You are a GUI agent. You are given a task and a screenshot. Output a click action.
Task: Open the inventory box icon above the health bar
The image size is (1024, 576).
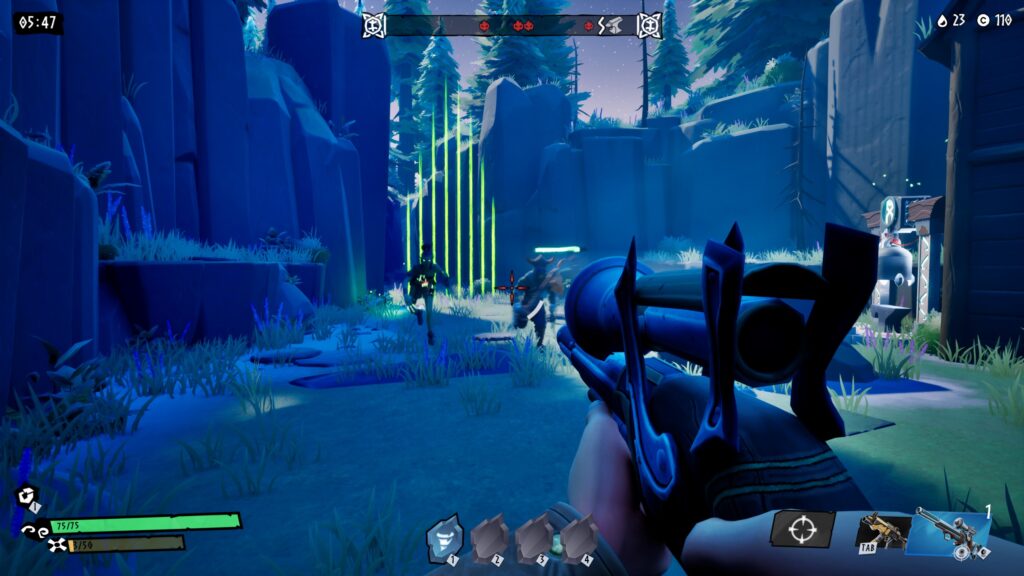pos(26,495)
